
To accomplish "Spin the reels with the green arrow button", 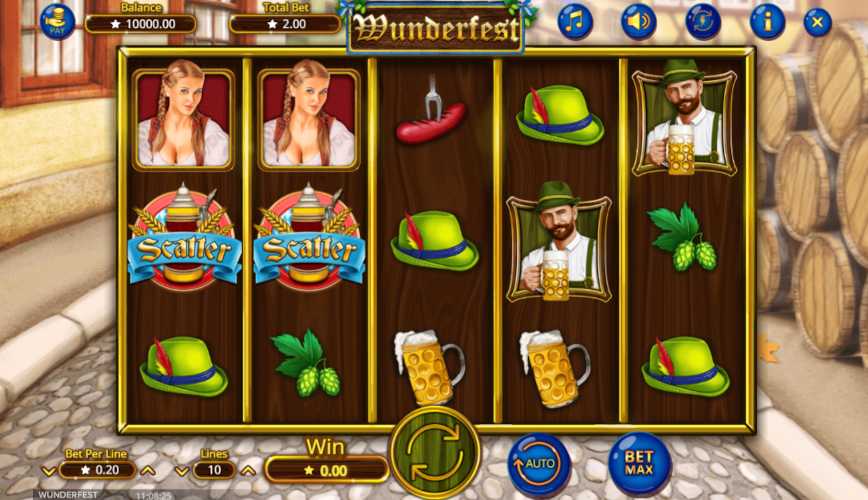I will [x=435, y=450].
